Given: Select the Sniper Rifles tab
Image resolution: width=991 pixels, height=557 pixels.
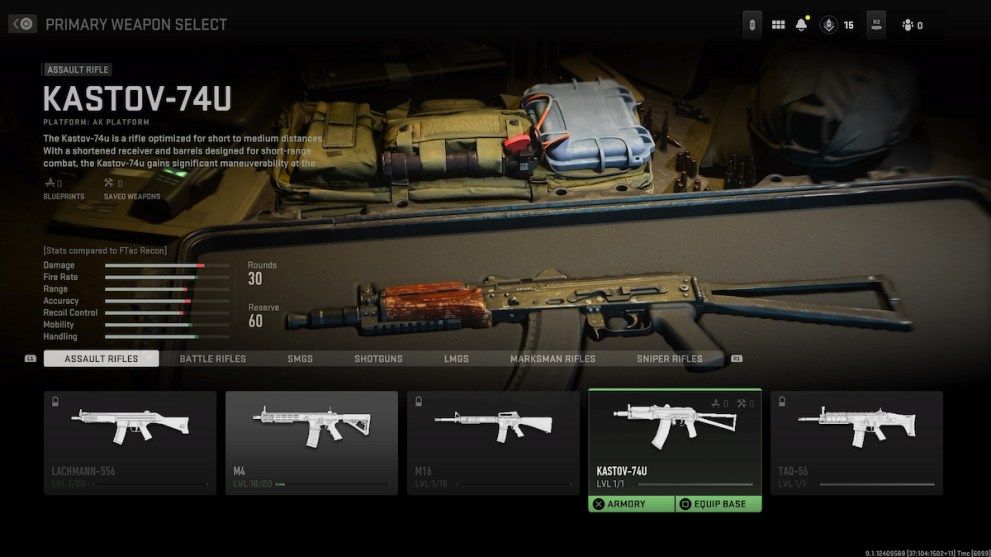Looking at the screenshot, I should pos(669,359).
